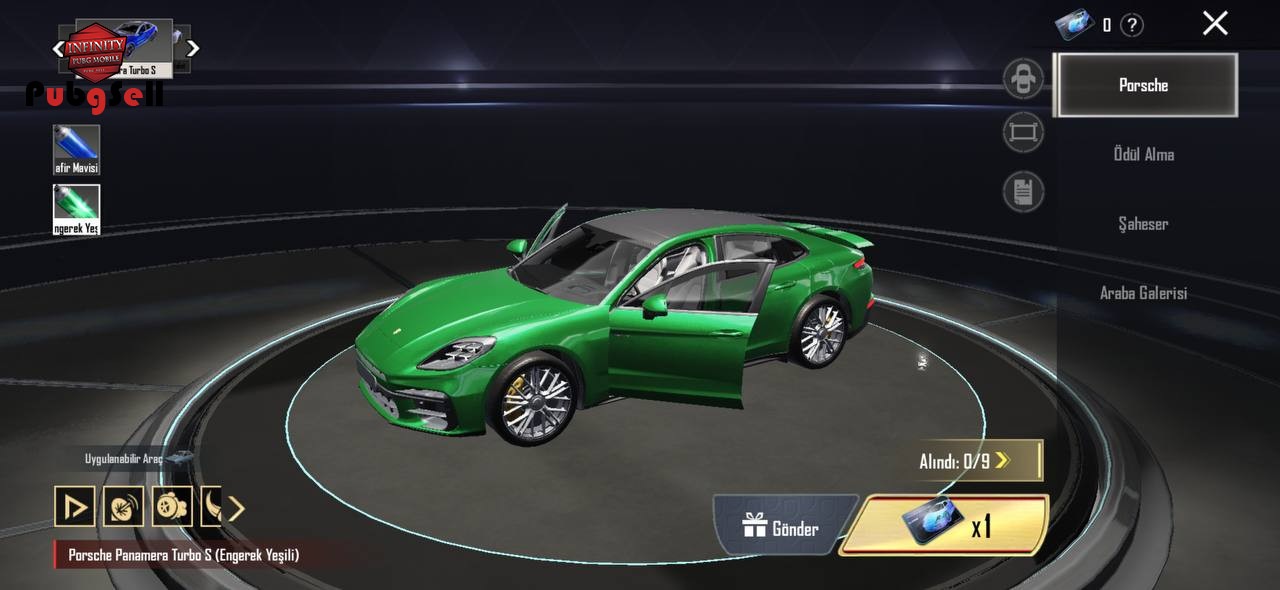This screenshot has width=1280, height=590.
Task: Open the question mark help info
Action: [1131, 26]
